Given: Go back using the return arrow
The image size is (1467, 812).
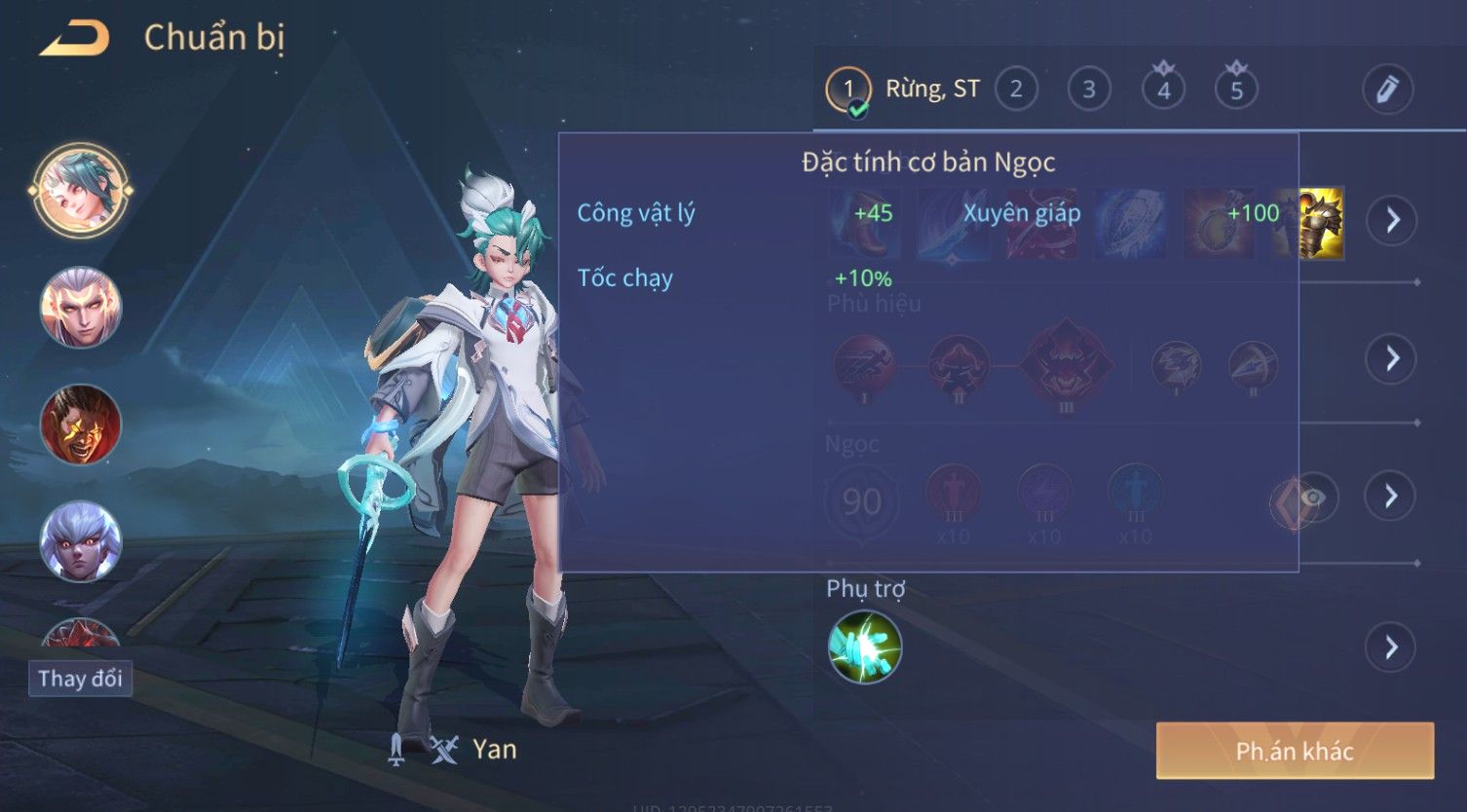Looking at the screenshot, I should (75, 39).
